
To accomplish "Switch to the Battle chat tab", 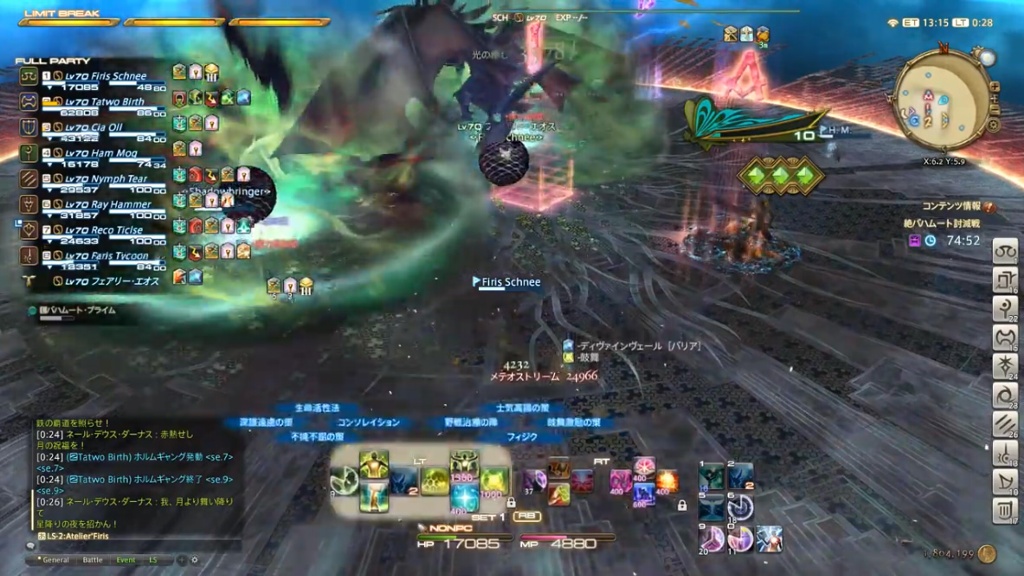I will click(92, 560).
